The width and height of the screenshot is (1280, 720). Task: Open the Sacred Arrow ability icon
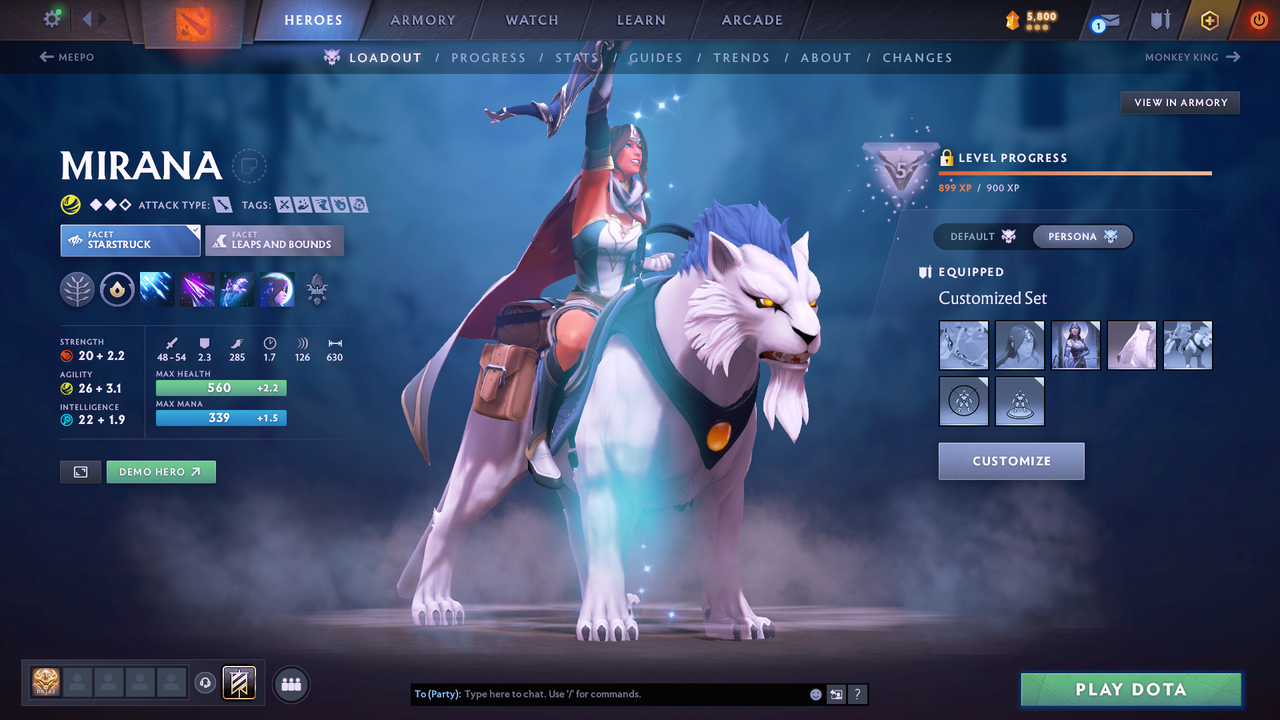click(x=196, y=290)
